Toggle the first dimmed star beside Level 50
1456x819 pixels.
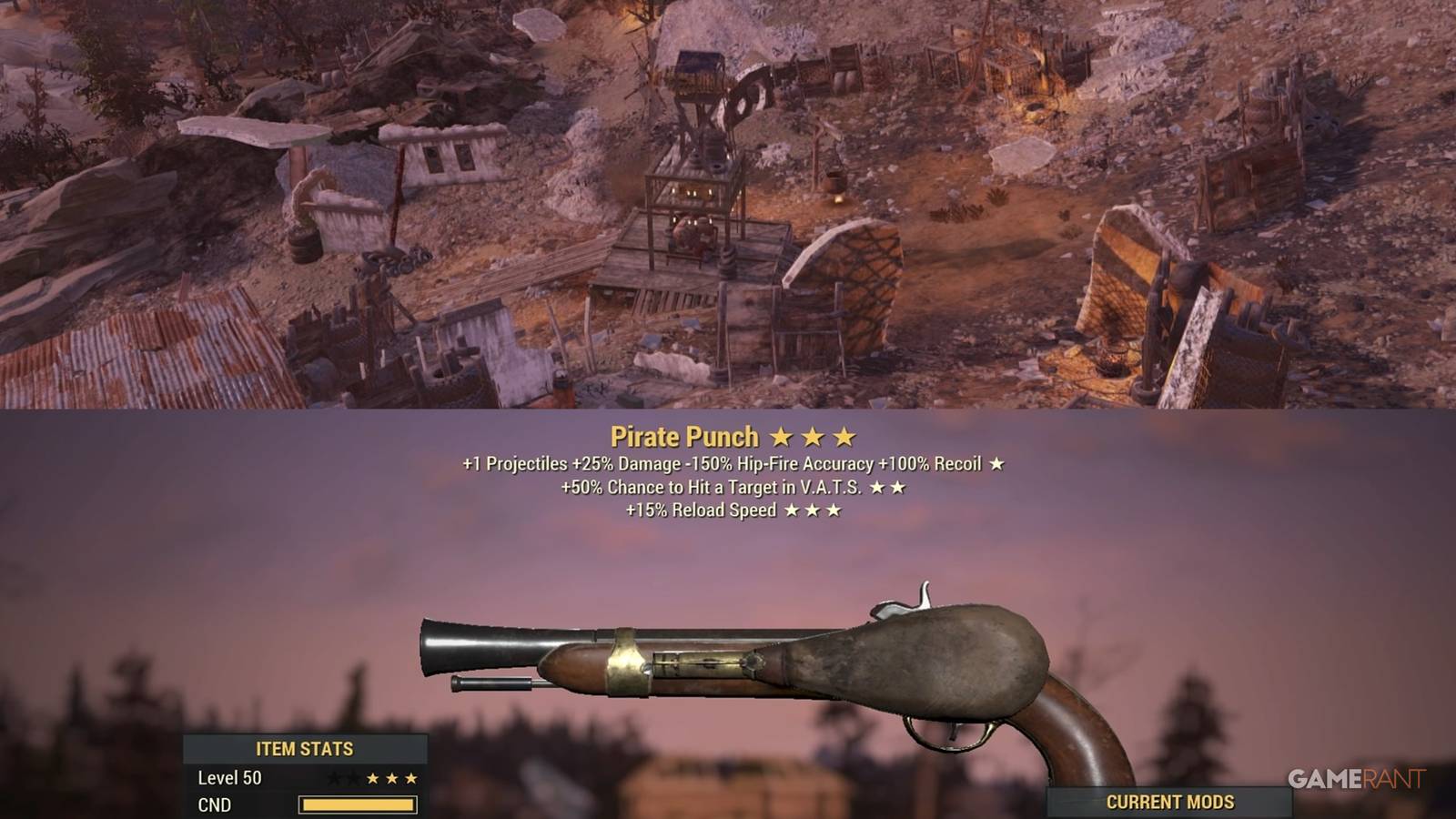pos(337,778)
